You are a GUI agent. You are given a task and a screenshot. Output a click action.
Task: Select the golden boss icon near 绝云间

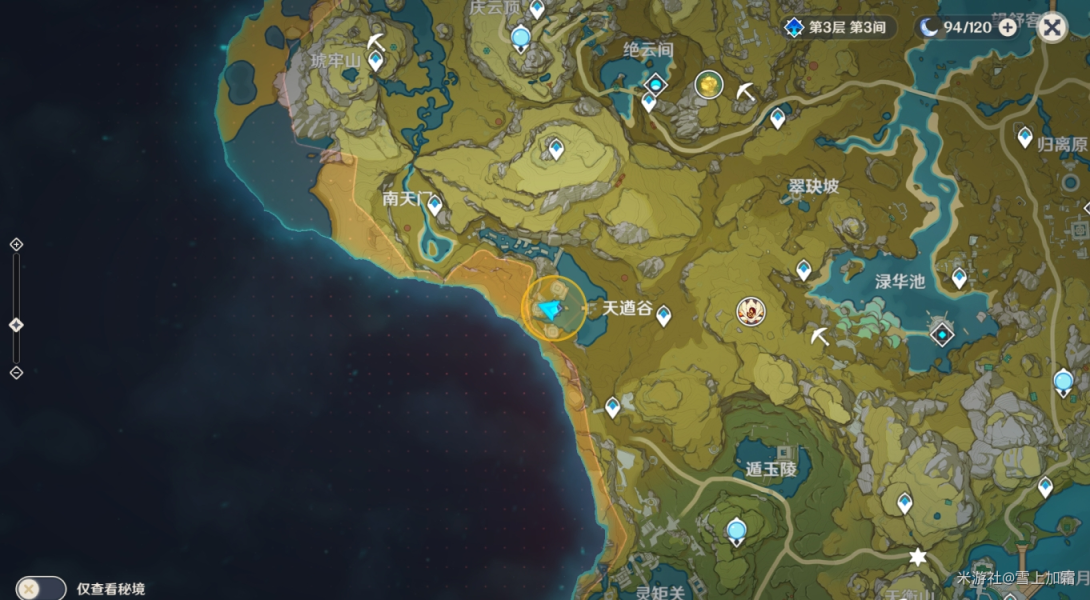click(709, 86)
